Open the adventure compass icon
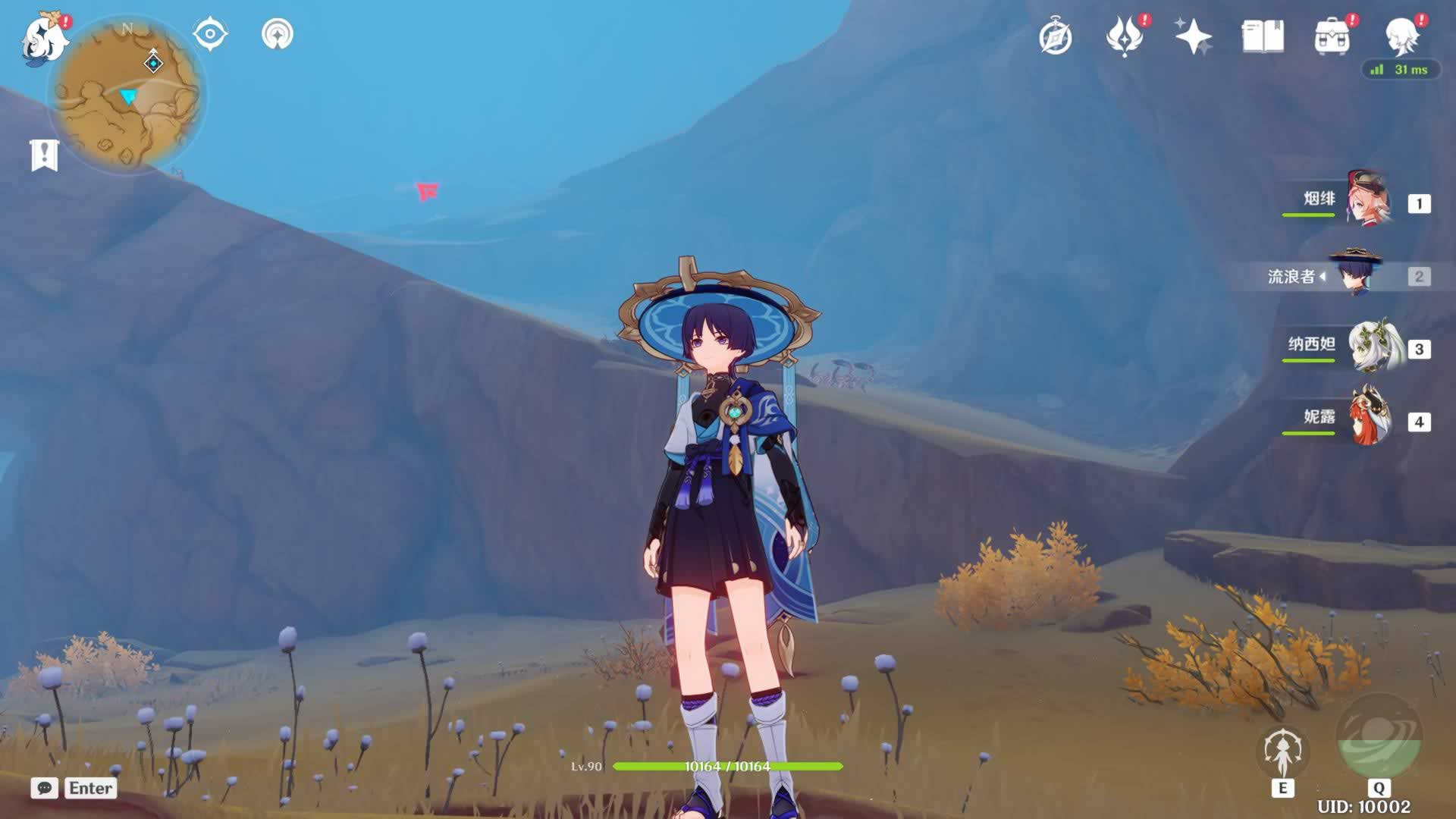Image resolution: width=1456 pixels, height=819 pixels. point(1056,37)
